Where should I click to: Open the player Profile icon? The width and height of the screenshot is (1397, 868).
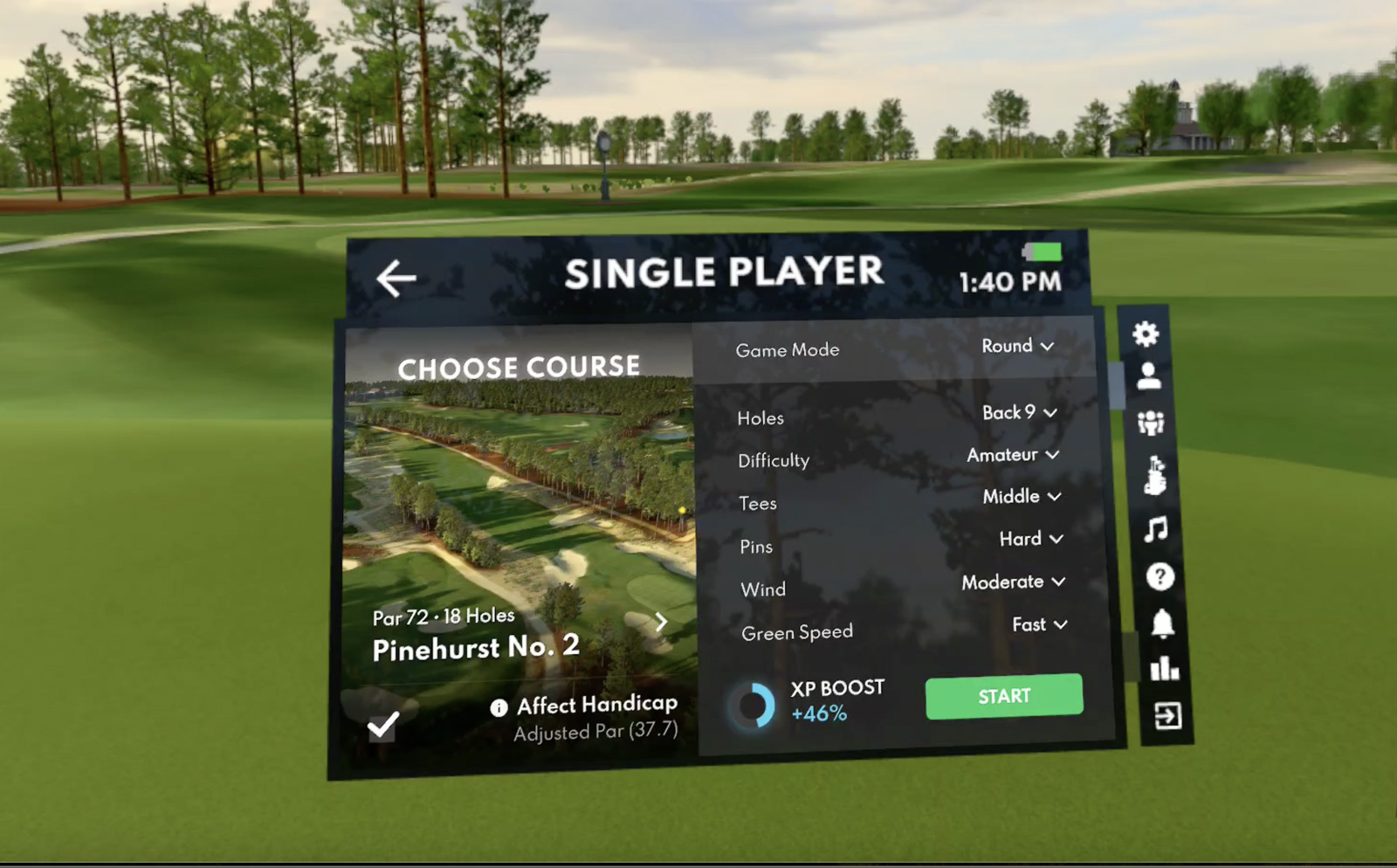[x=1149, y=377]
